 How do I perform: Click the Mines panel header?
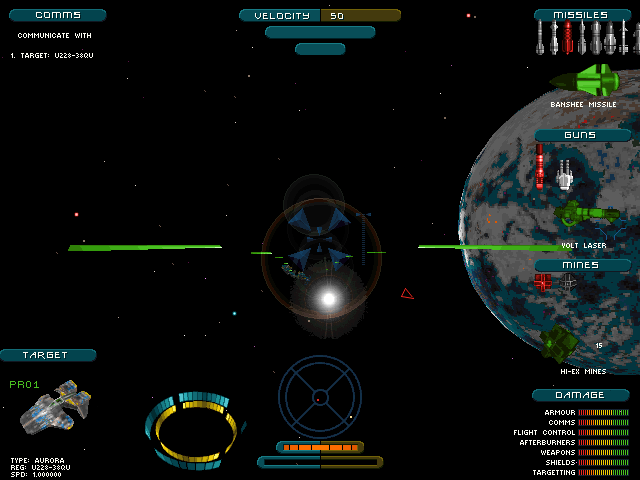coord(580,265)
